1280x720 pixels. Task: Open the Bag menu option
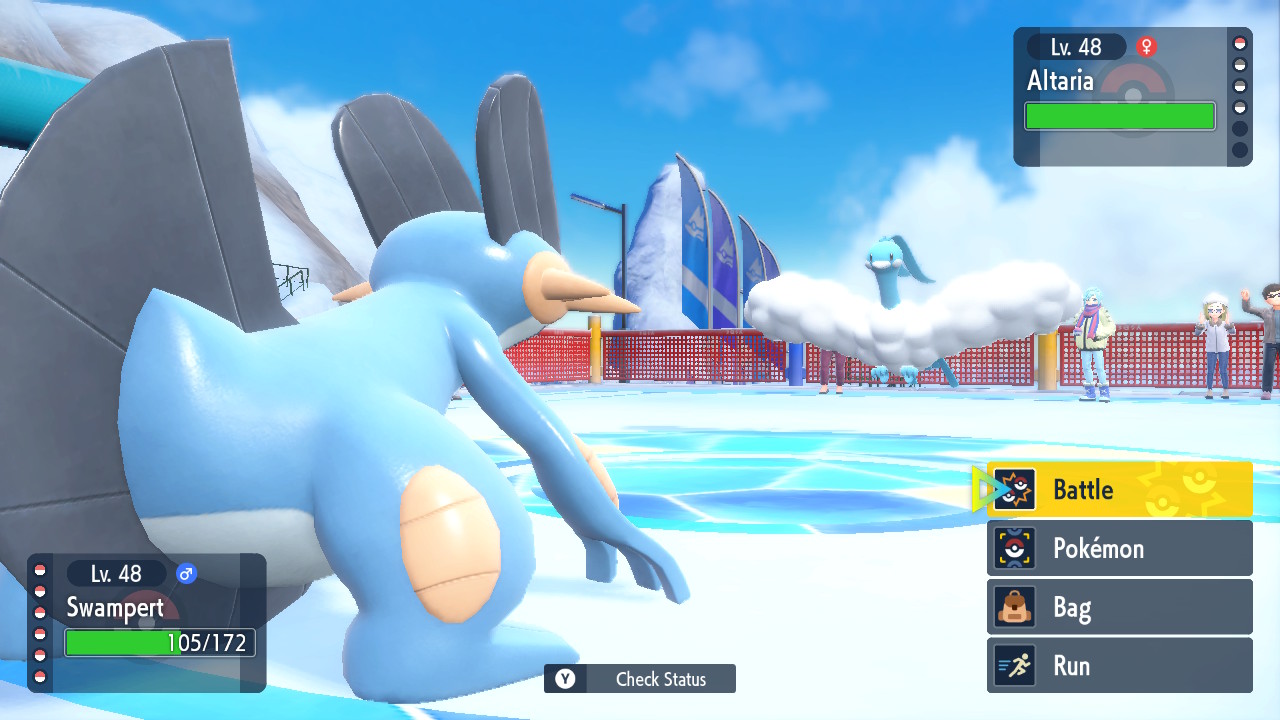(1119, 607)
